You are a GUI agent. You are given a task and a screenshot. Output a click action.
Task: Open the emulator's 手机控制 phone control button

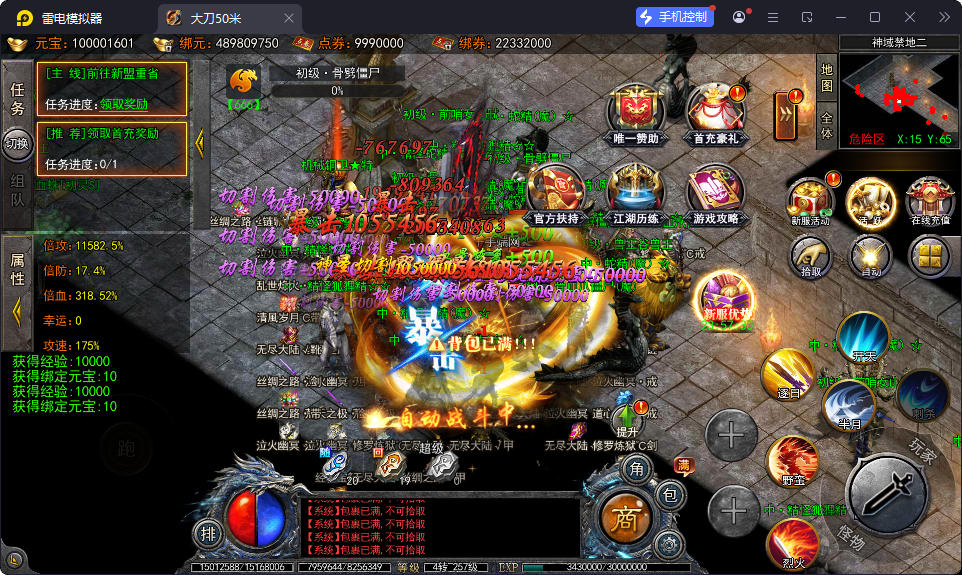[676, 17]
